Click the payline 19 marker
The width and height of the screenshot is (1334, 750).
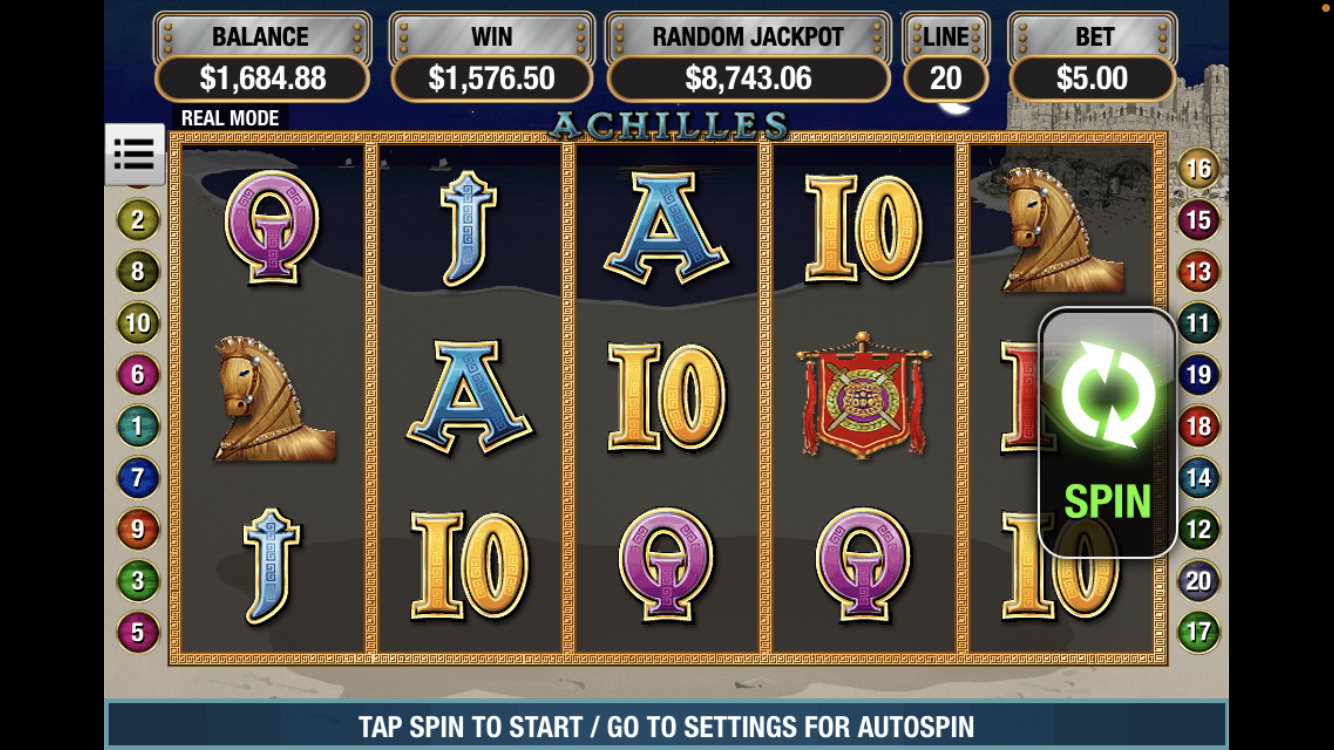pyautogui.click(x=1198, y=375)
